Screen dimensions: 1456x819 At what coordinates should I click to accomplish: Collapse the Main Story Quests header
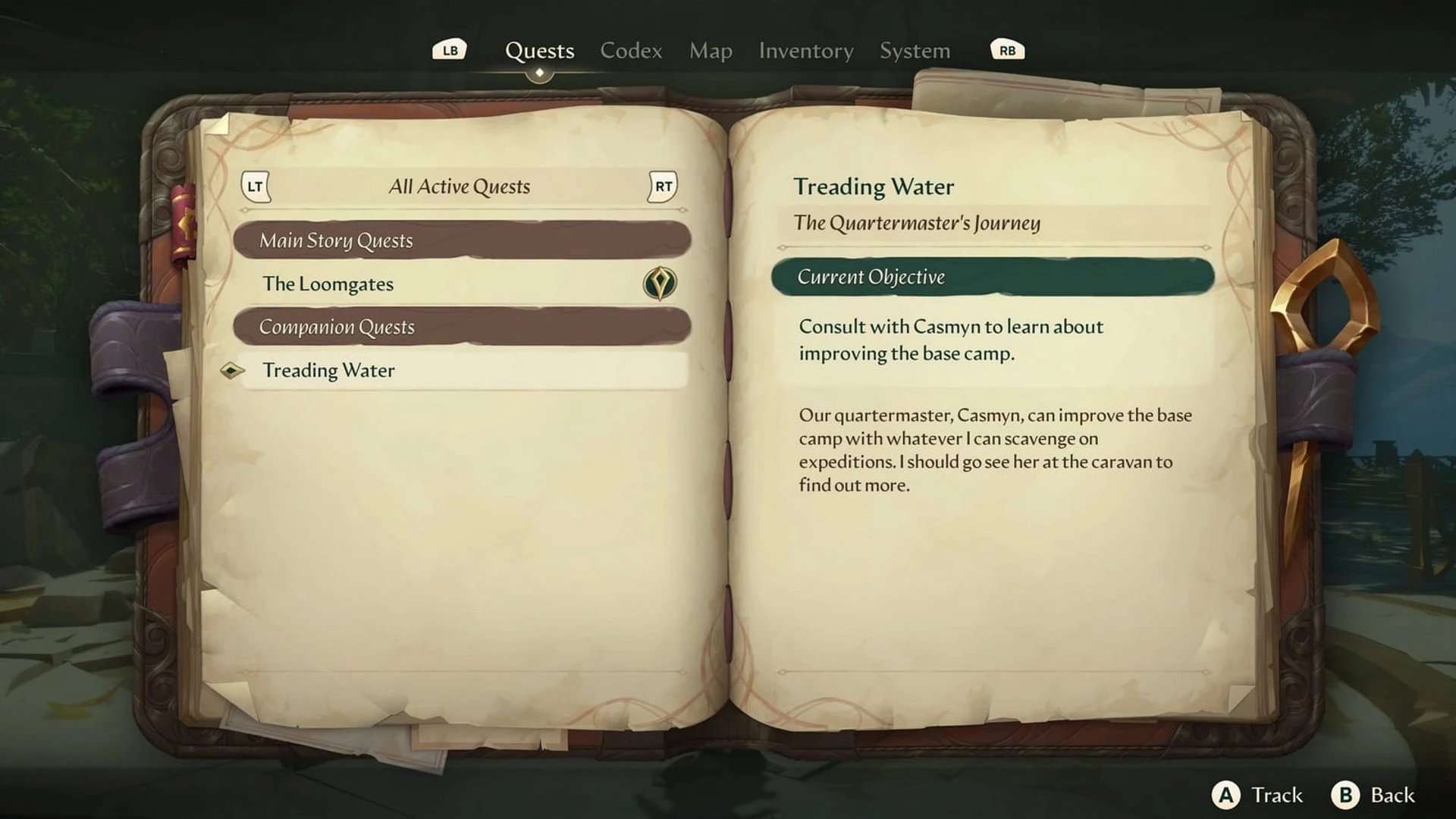[461, 240]
